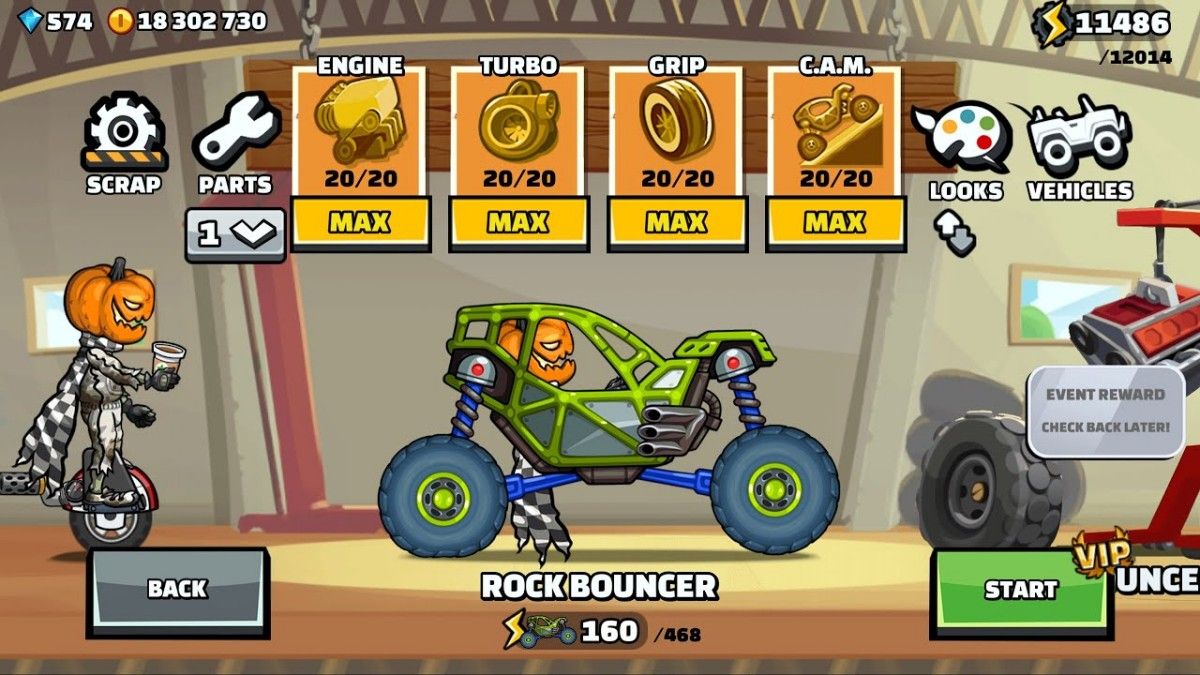Click the blue gem currency counter
Screen dimensions: 1200x675
tap(56, 21)
